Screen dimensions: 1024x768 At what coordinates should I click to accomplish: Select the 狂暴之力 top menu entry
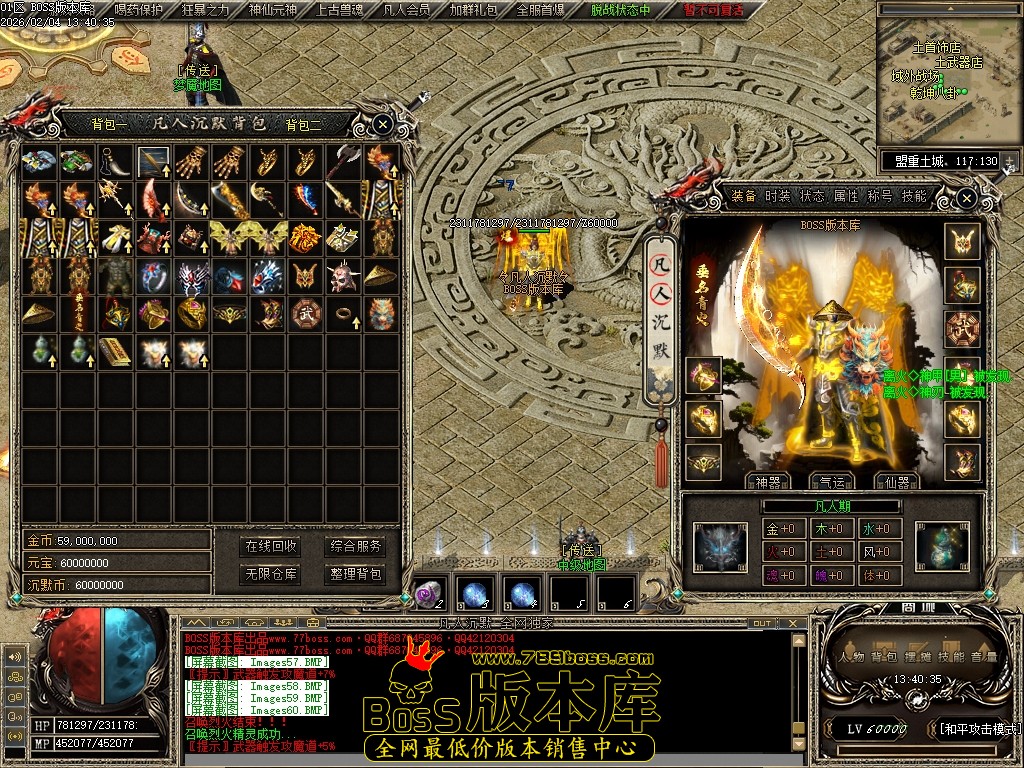[x=205, y=10]
